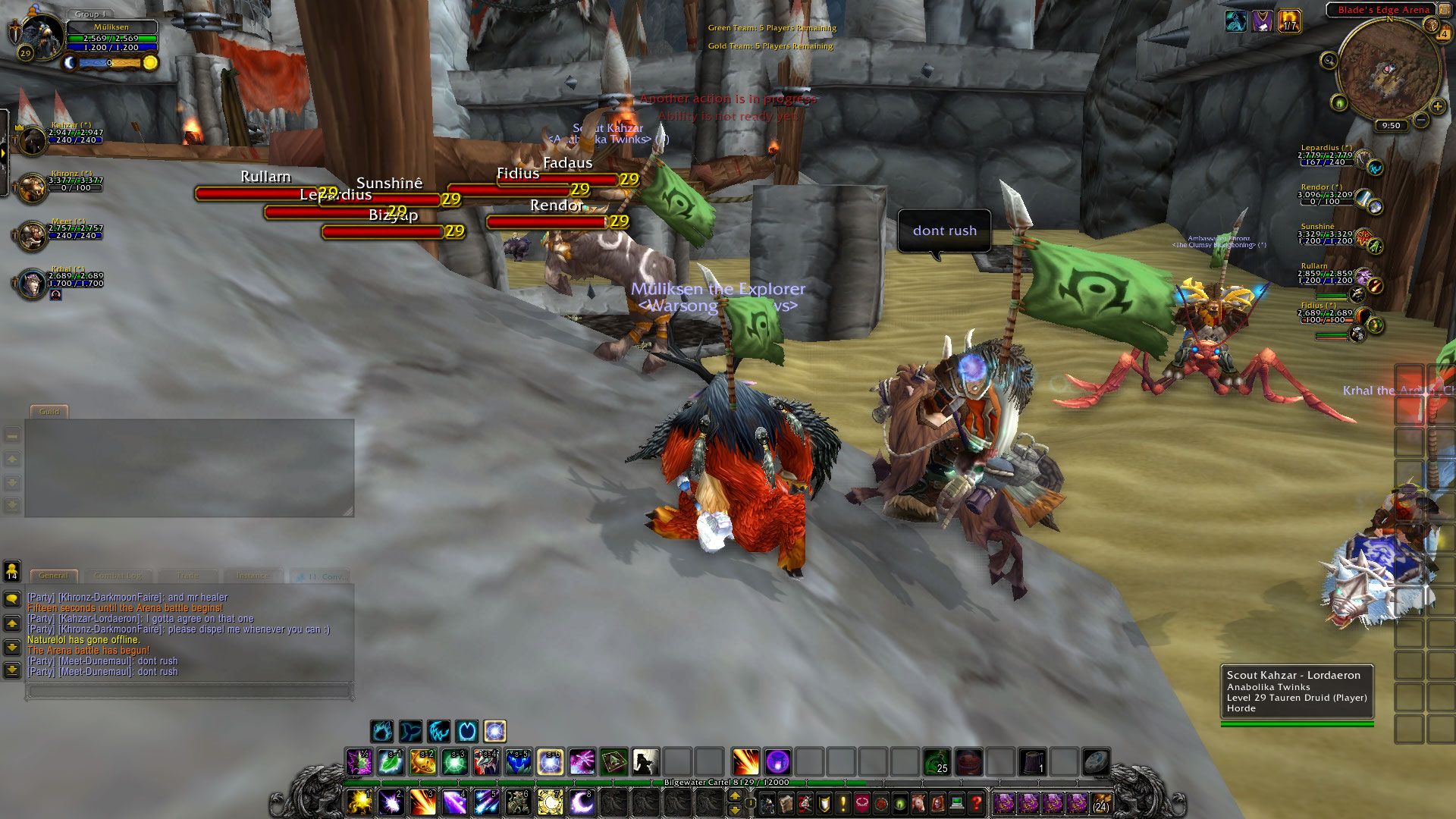Image resolution: width=1456 pixels, height=819 pixels.
Task: Select party member Krhal's portrait
Action: point(33,284)
